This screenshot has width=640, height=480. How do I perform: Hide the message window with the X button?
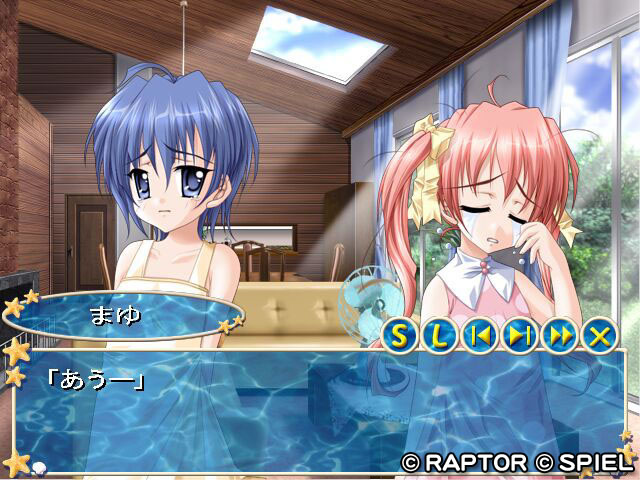point(600,336)
